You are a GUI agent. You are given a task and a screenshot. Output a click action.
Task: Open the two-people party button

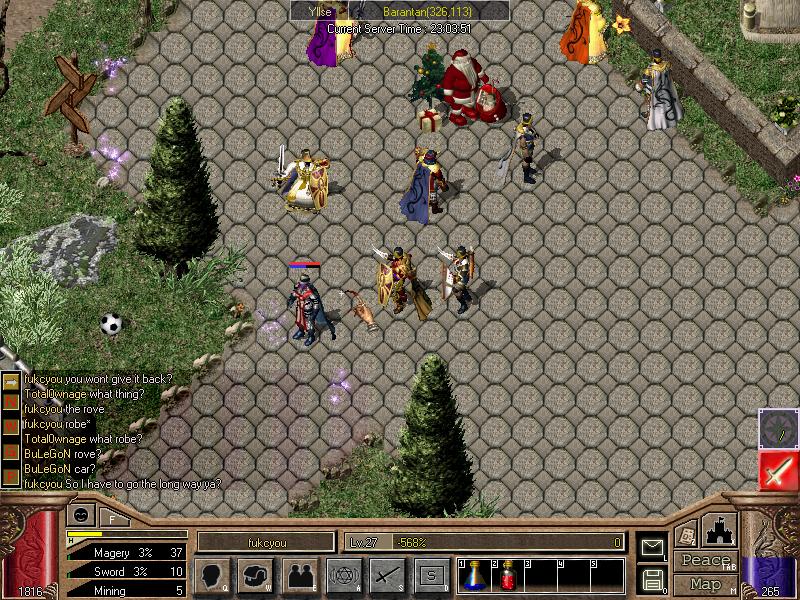click(x=299, y=575)
